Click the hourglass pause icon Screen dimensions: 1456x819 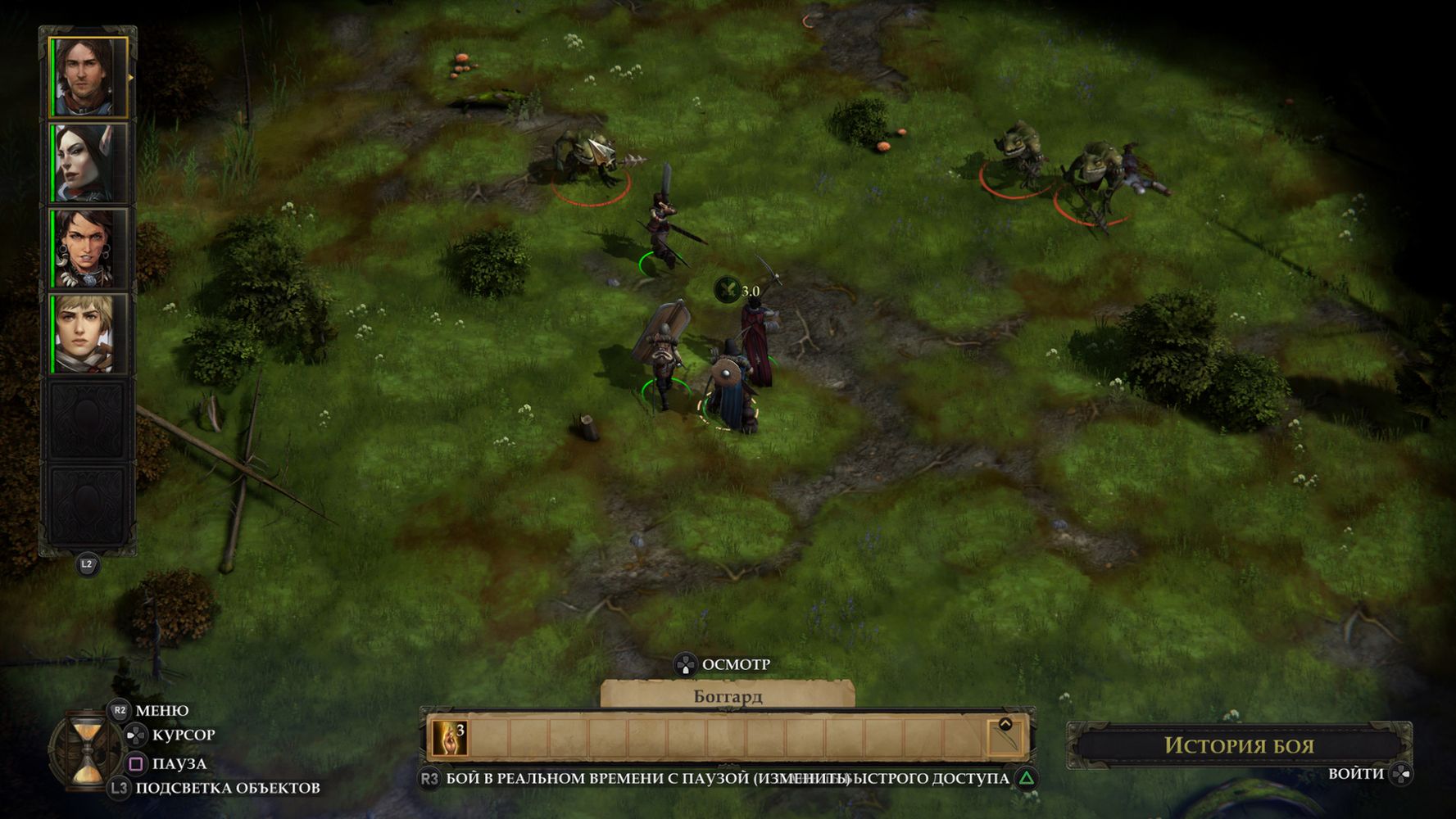[x=86, y=749]
